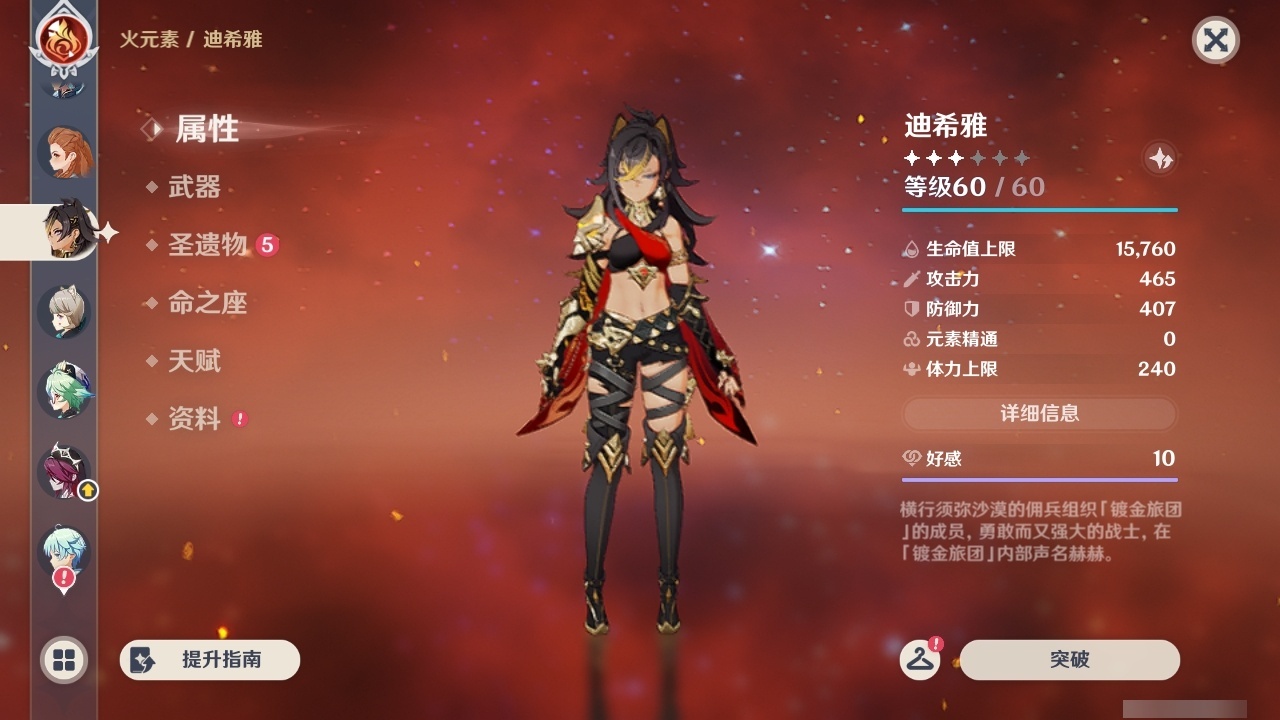This screenshot has height=720, width=1280.
Task: Click the stamina icon beside 体力上限
Action: coord(912,369)
